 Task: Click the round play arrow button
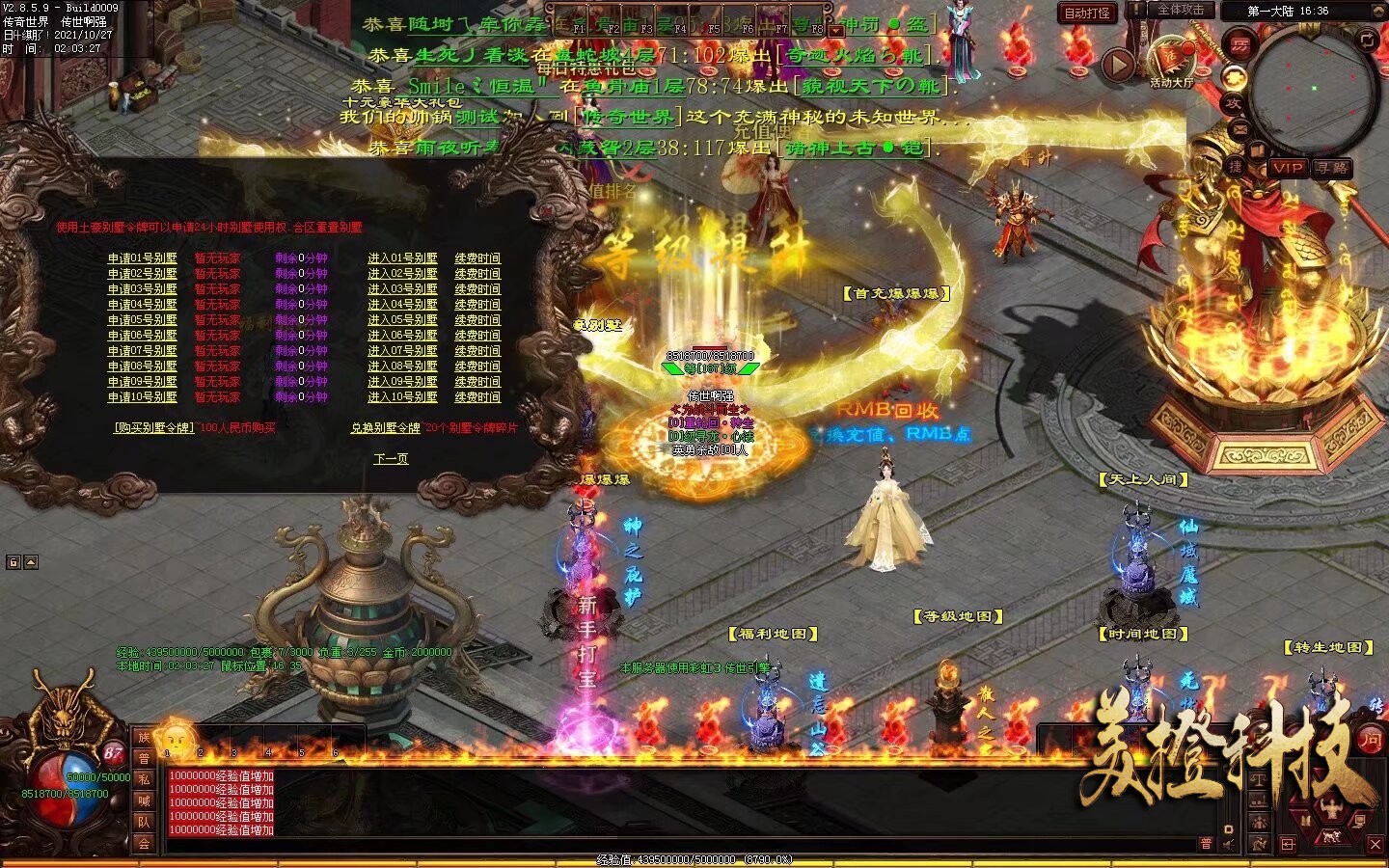tap(1118, 65)
